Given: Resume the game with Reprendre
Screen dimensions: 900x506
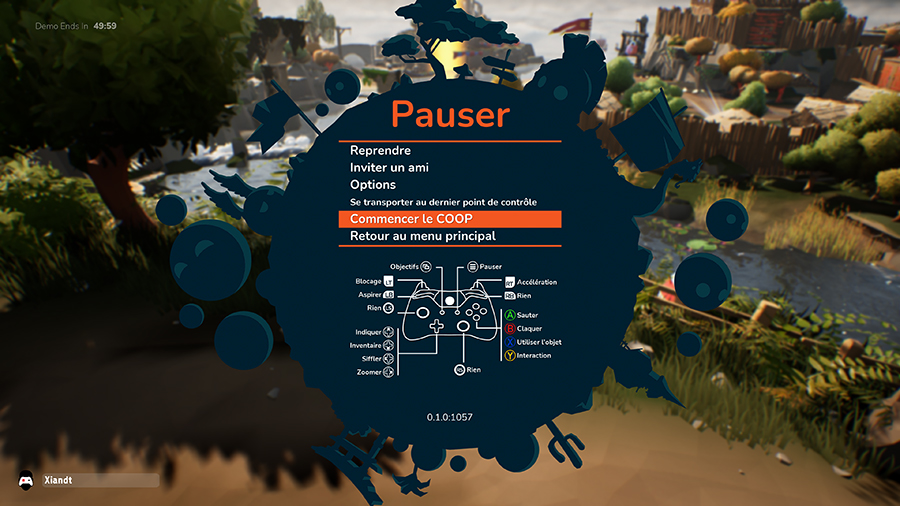Looking at the screenshot, I should pyautogui.click(x=383, y=150).
